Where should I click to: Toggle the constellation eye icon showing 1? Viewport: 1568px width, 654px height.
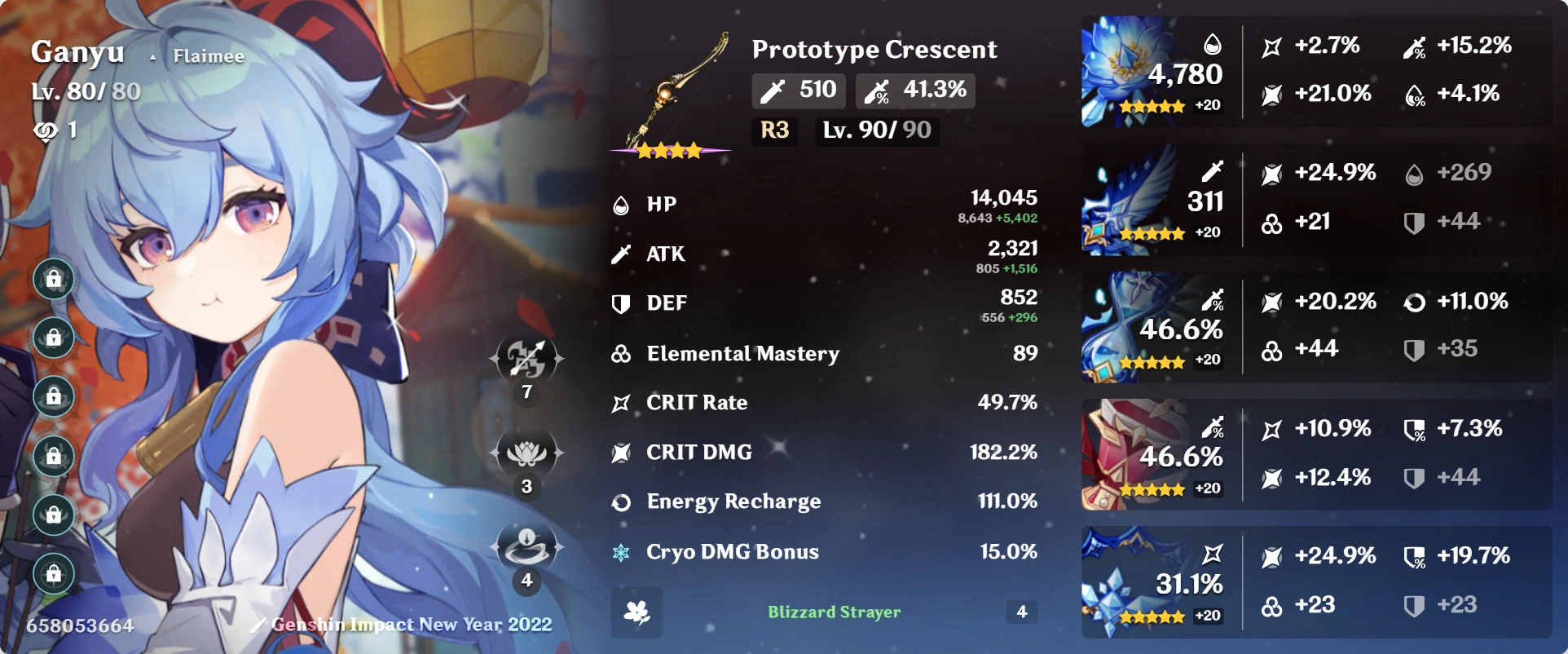coord(45,132)
